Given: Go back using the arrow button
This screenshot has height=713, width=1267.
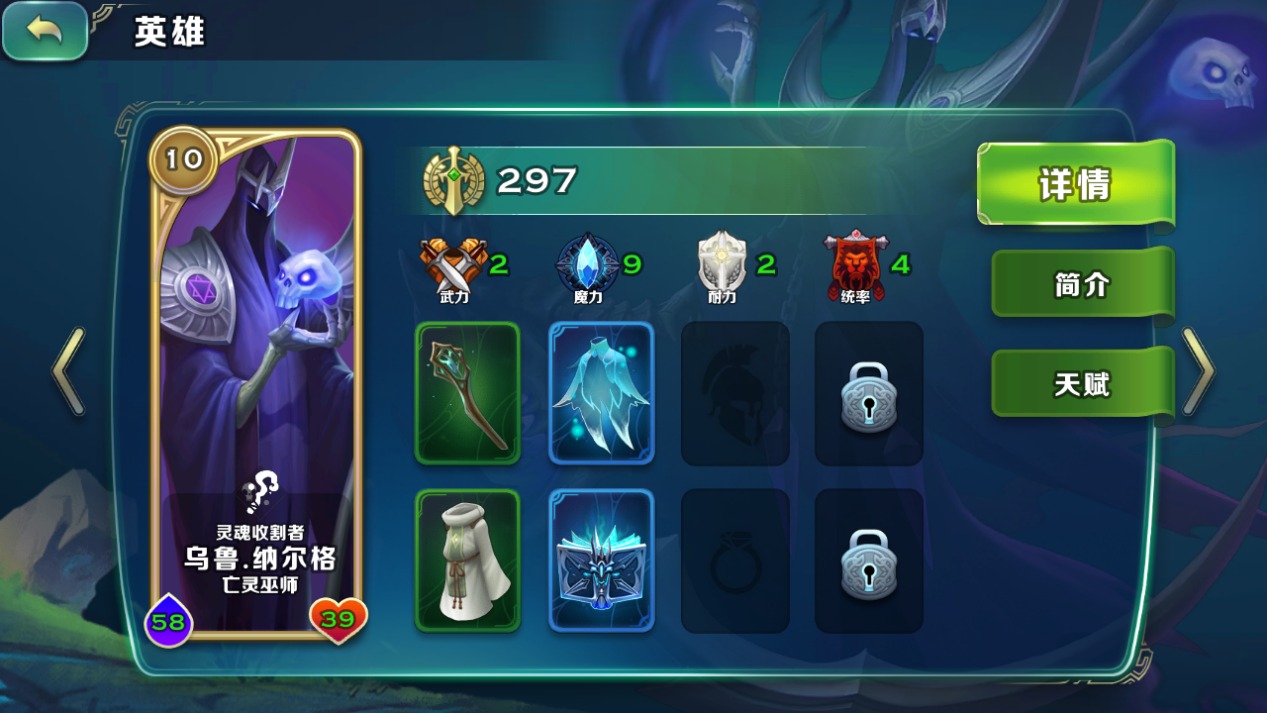Looking at the screenshot, I should tap(45, 31).
